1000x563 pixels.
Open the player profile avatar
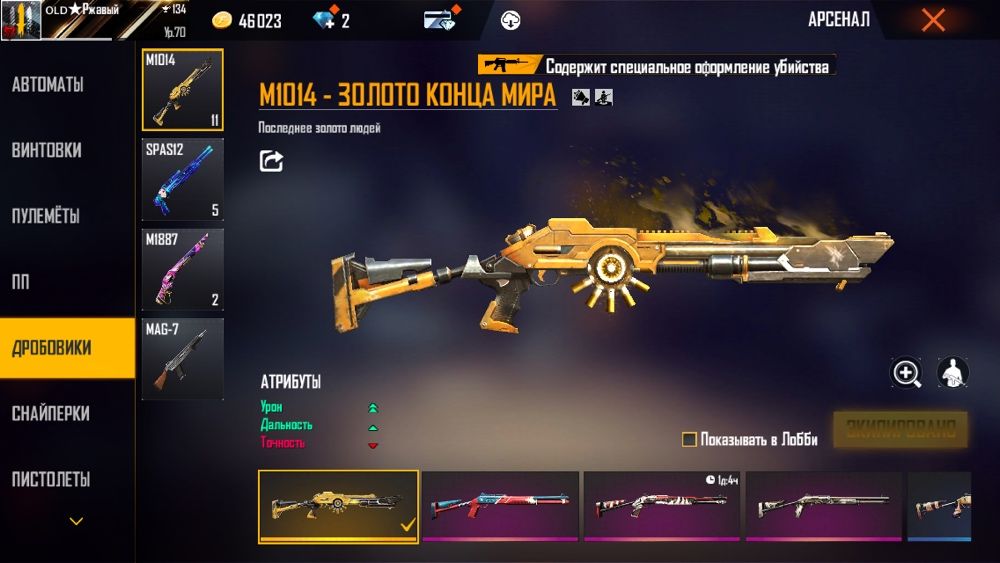click(x=20, y=20)
